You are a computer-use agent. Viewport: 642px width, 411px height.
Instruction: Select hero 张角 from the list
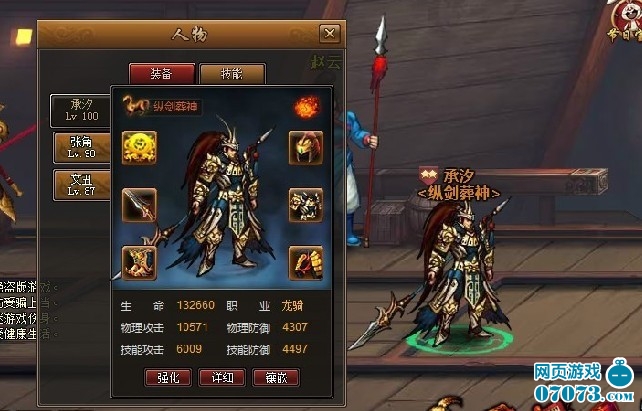(x=80, y=148)
